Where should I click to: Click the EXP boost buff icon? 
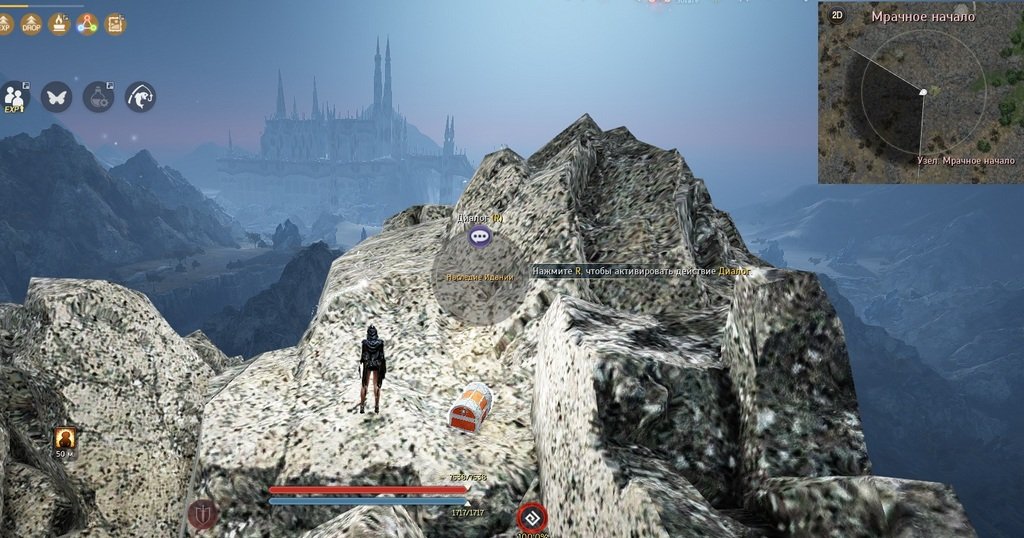coord(4,22)
